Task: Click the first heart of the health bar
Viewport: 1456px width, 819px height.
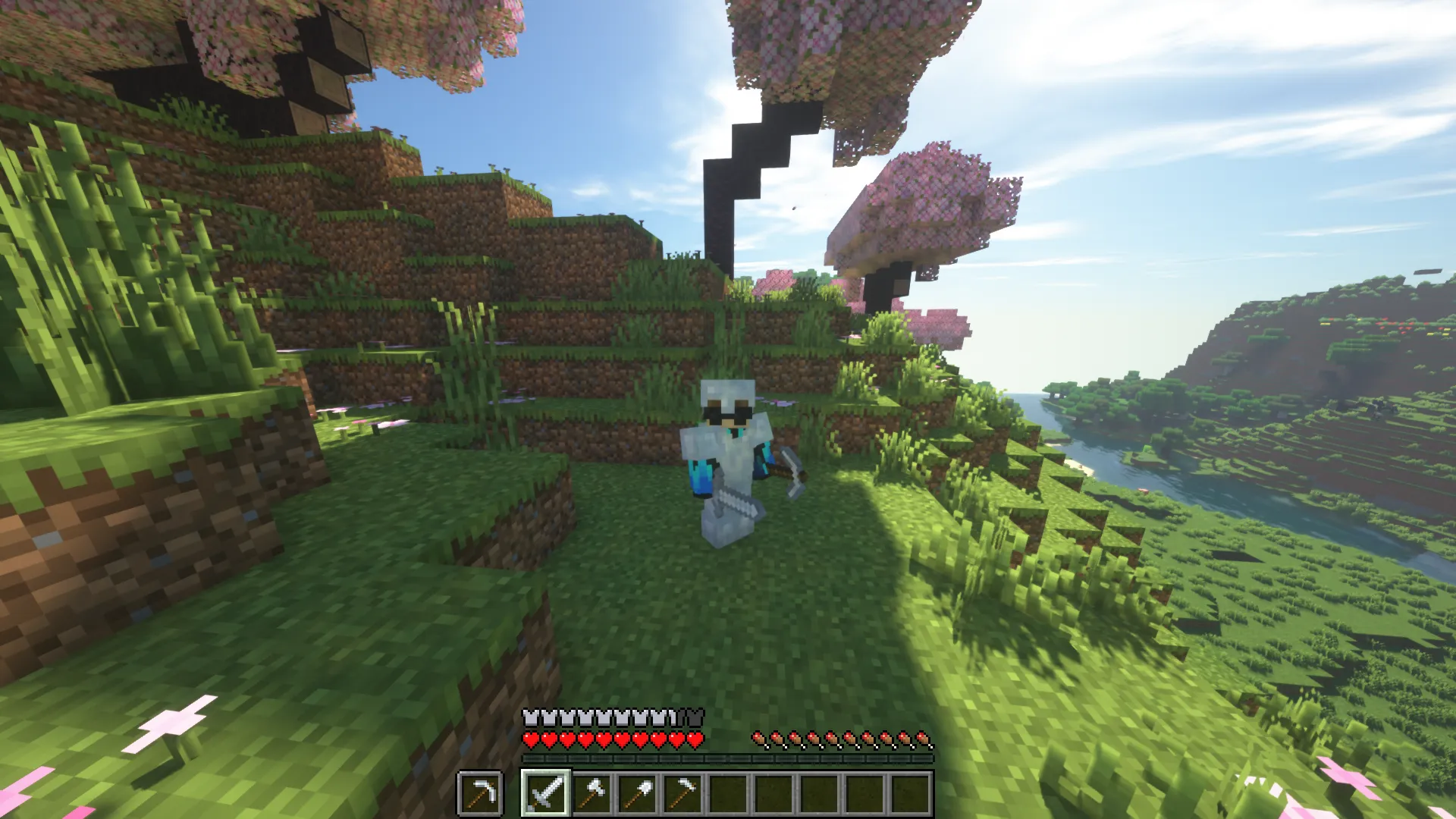Action: [x=532, y=741]
